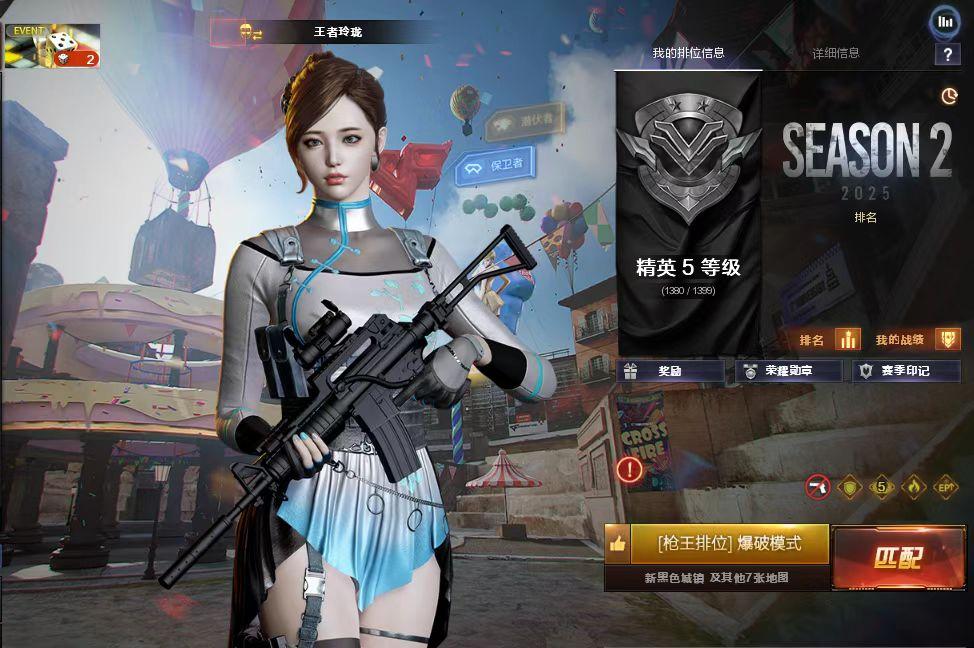Choose the 保卫者 faction tag

click(494, 165)
